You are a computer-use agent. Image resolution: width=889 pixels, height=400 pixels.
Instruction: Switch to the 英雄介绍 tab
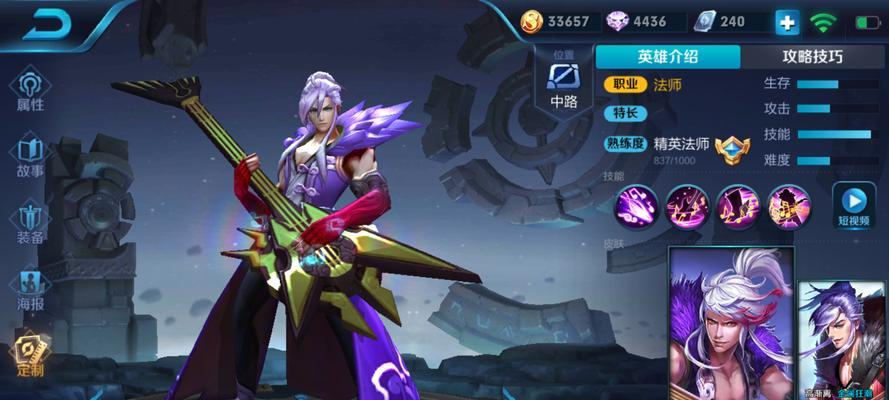[x=668, y=57]
